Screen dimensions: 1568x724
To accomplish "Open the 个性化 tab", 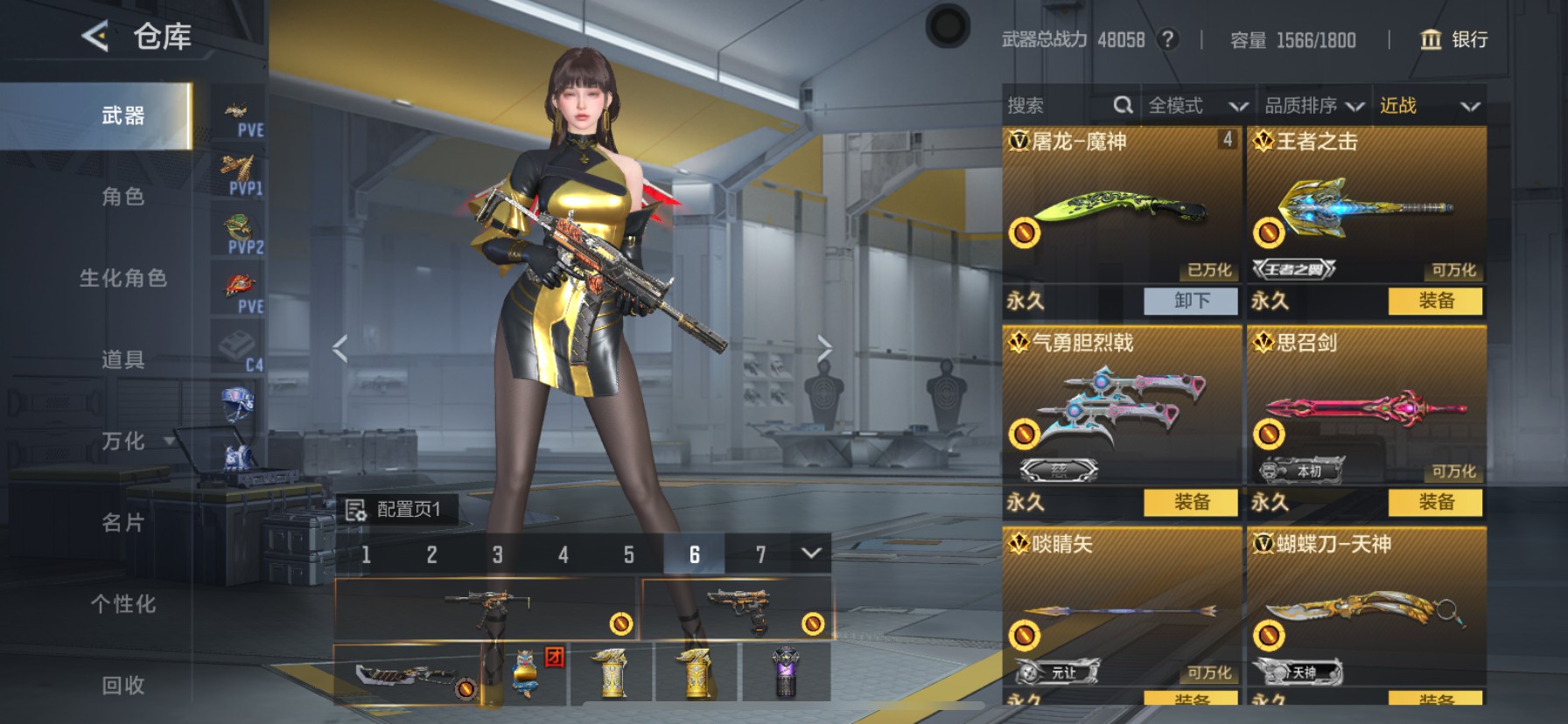I will [x=122, y=604].
